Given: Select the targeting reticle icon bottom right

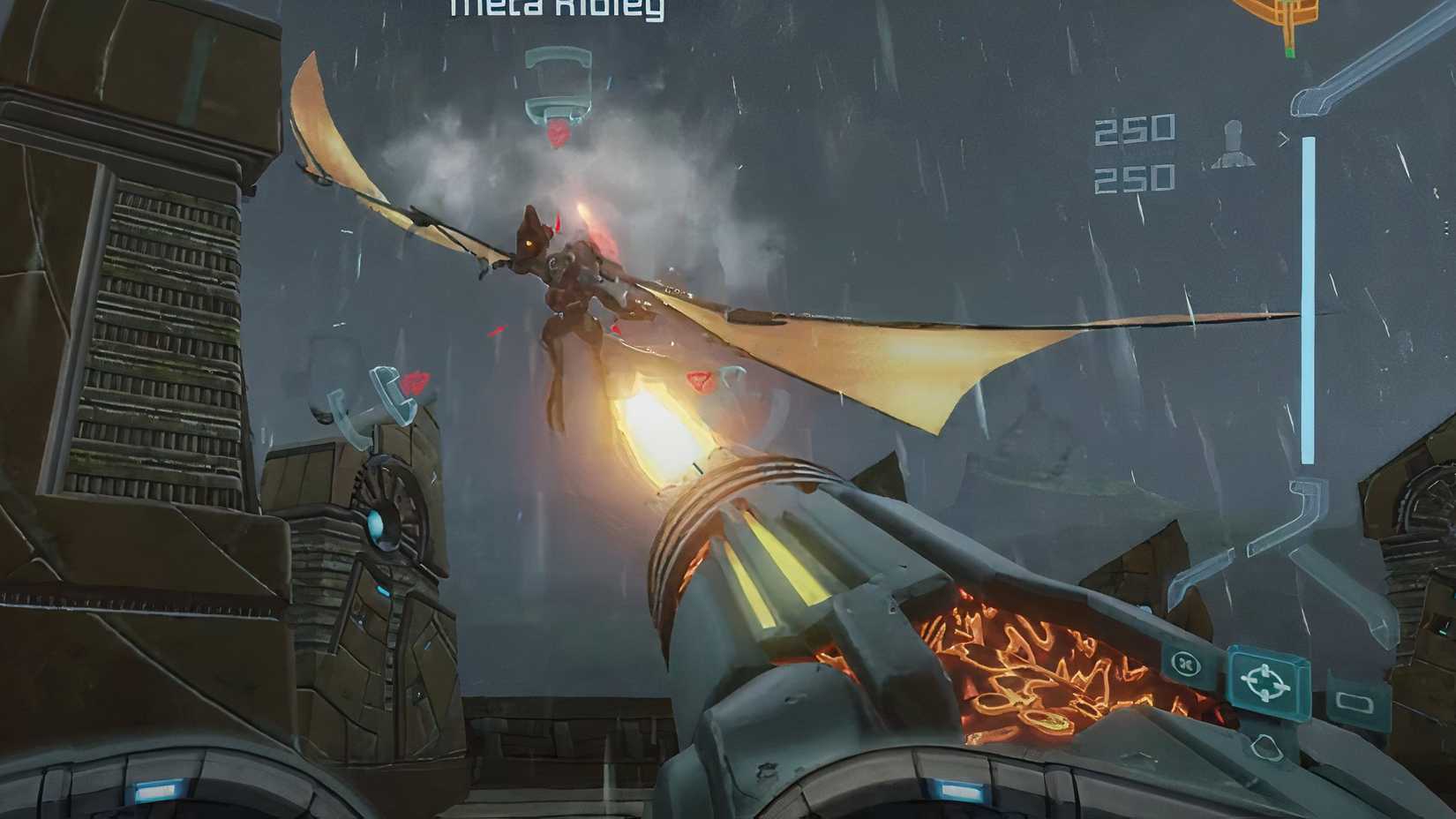Looking at the screenshot, I should click(1265, 682).
